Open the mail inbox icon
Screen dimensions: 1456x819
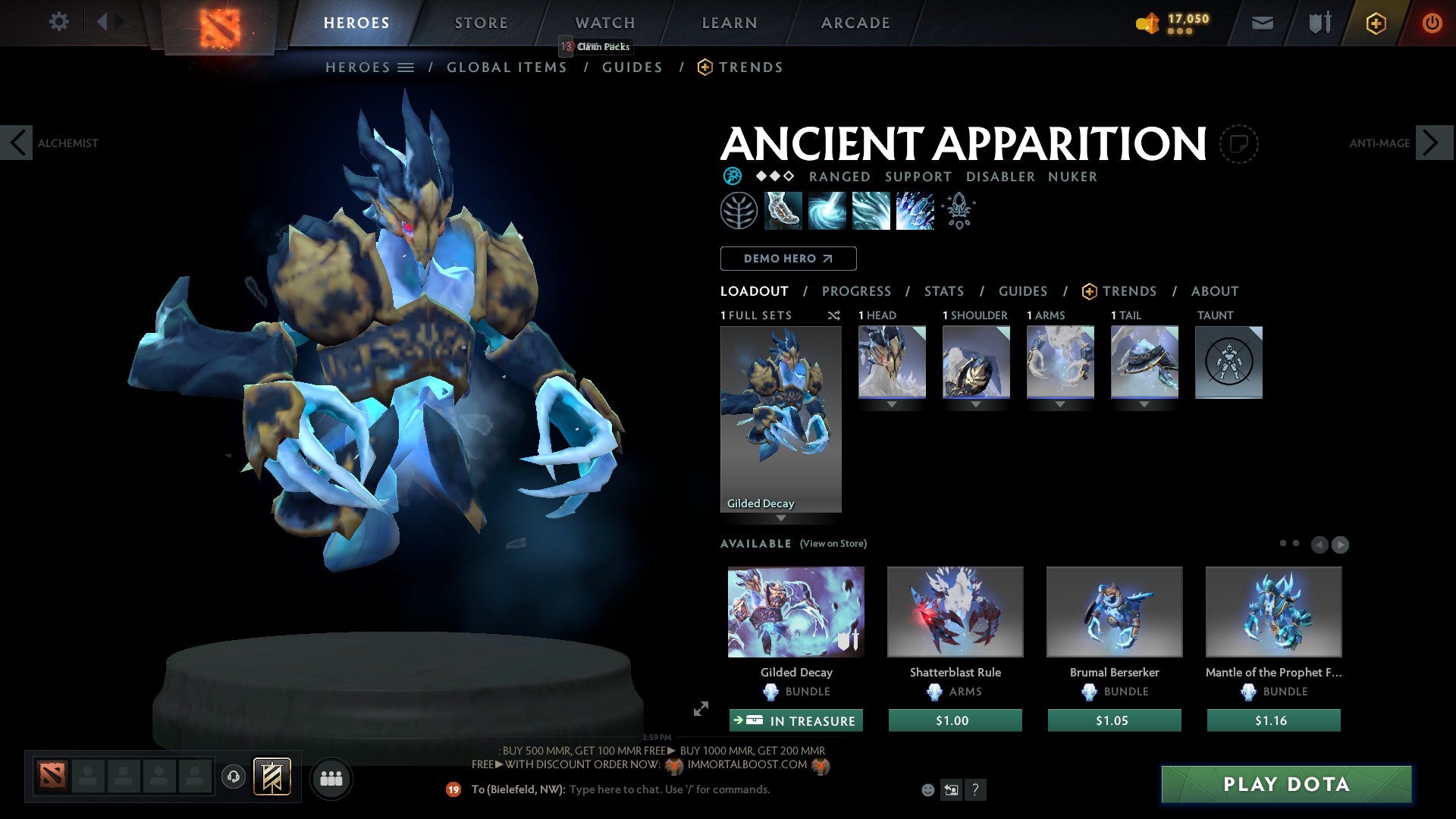coord(1263,23)
